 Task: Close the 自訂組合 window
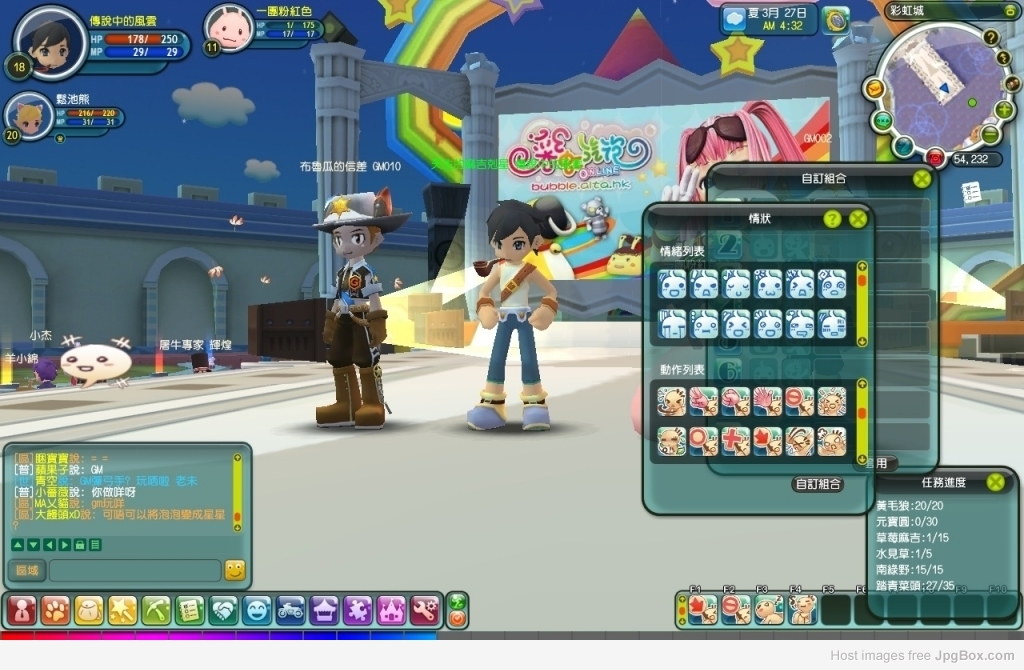(x=922, y=179)
